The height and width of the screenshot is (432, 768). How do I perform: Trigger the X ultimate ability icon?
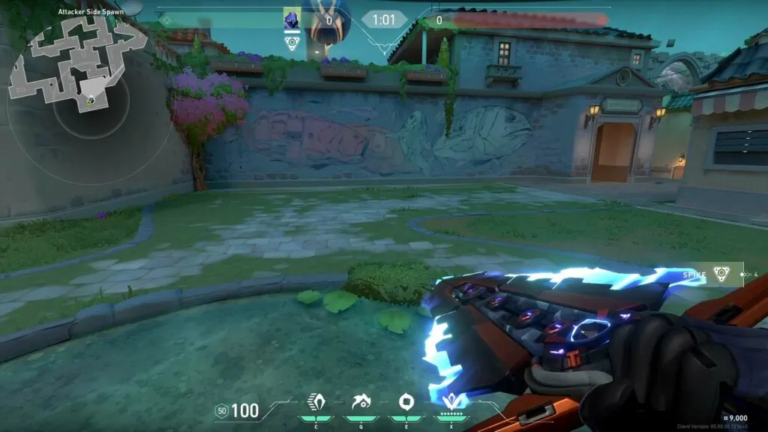pos(453,402)
